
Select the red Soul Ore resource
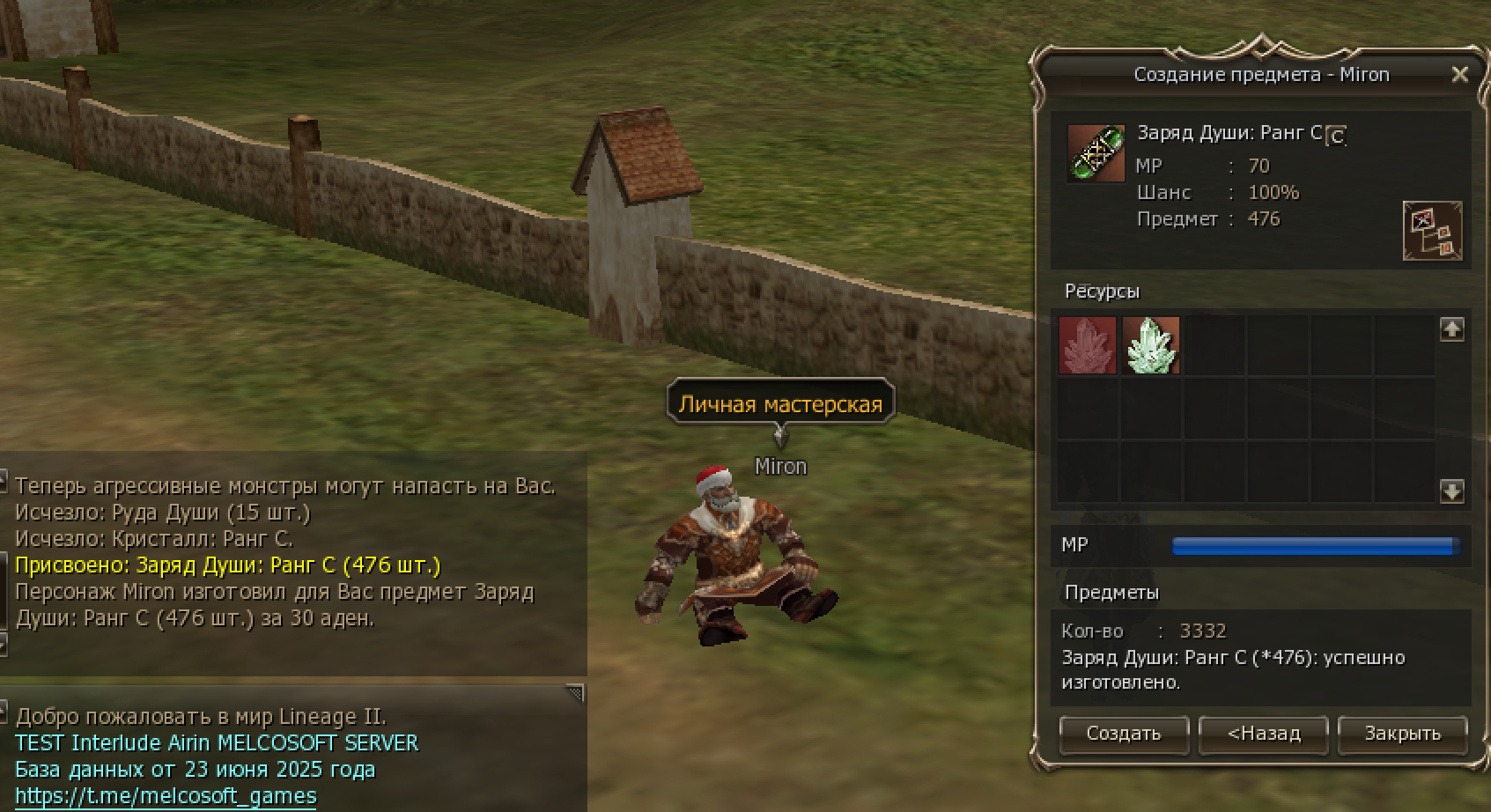click(1087, 345)
